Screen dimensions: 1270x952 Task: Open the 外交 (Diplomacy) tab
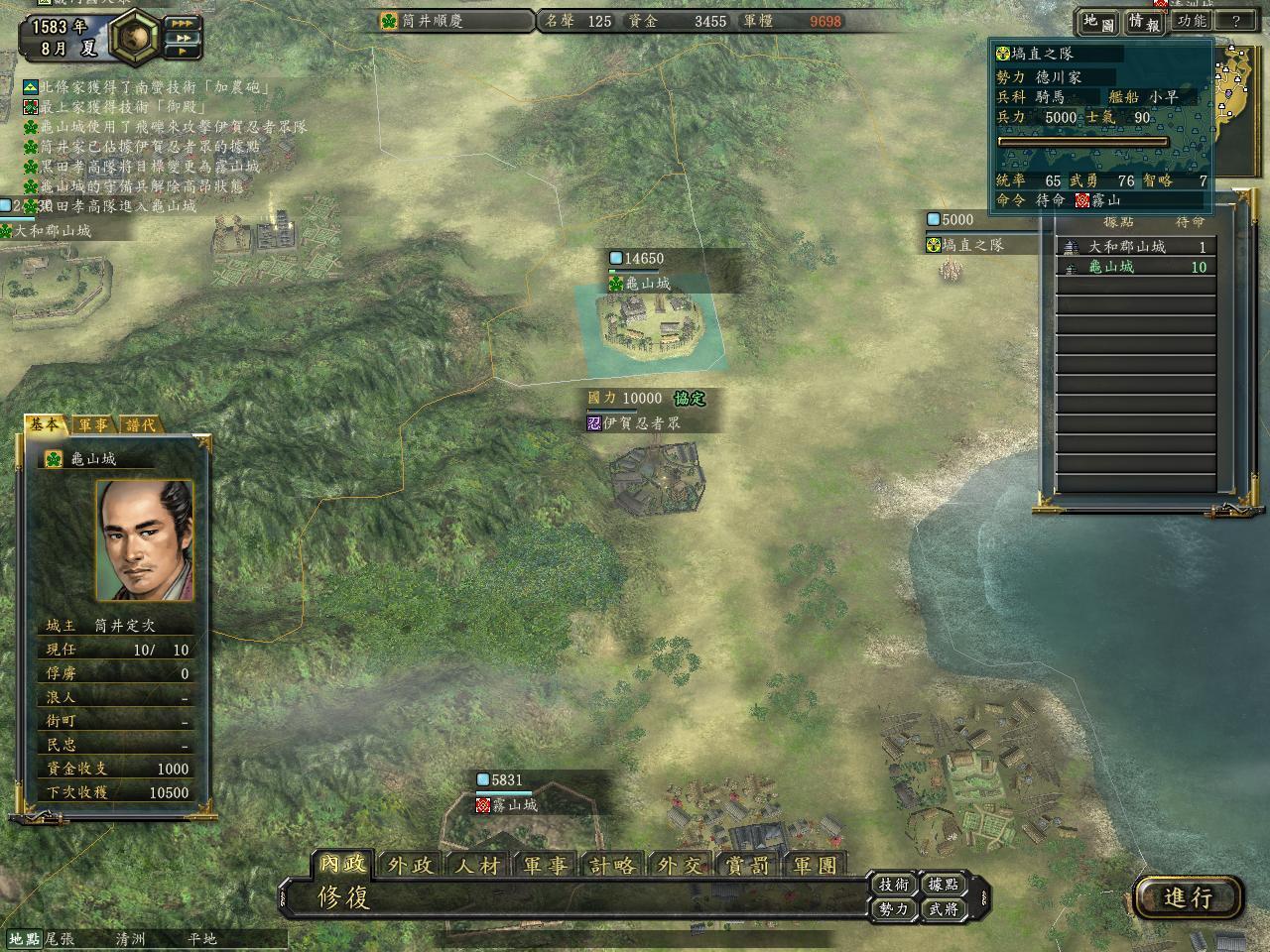[x=681, y=865]
